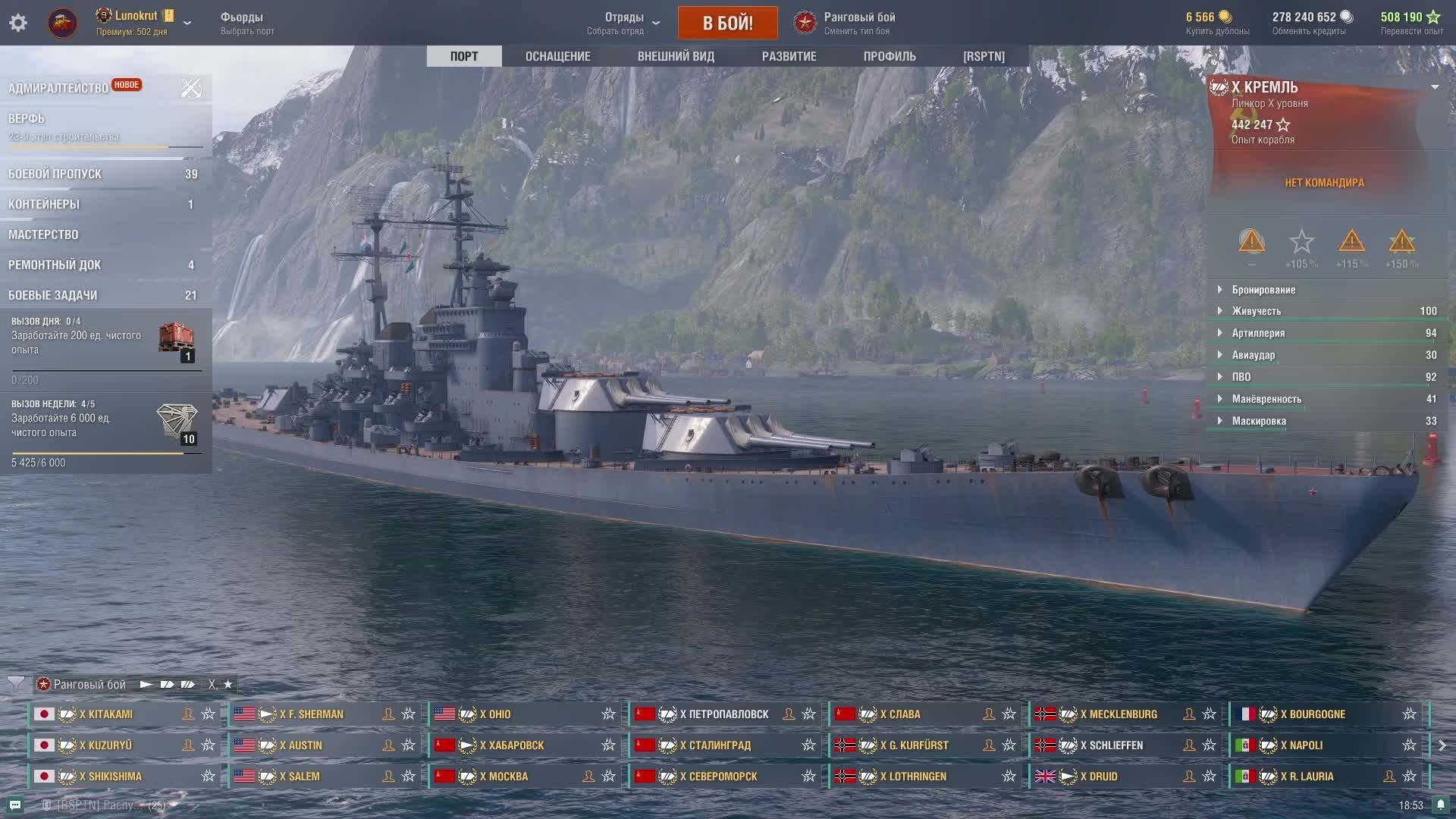Open the ВНЕШНИЙ ВИД tab
This screenshot has height=819, width=1456.
[x=676, y=56]
